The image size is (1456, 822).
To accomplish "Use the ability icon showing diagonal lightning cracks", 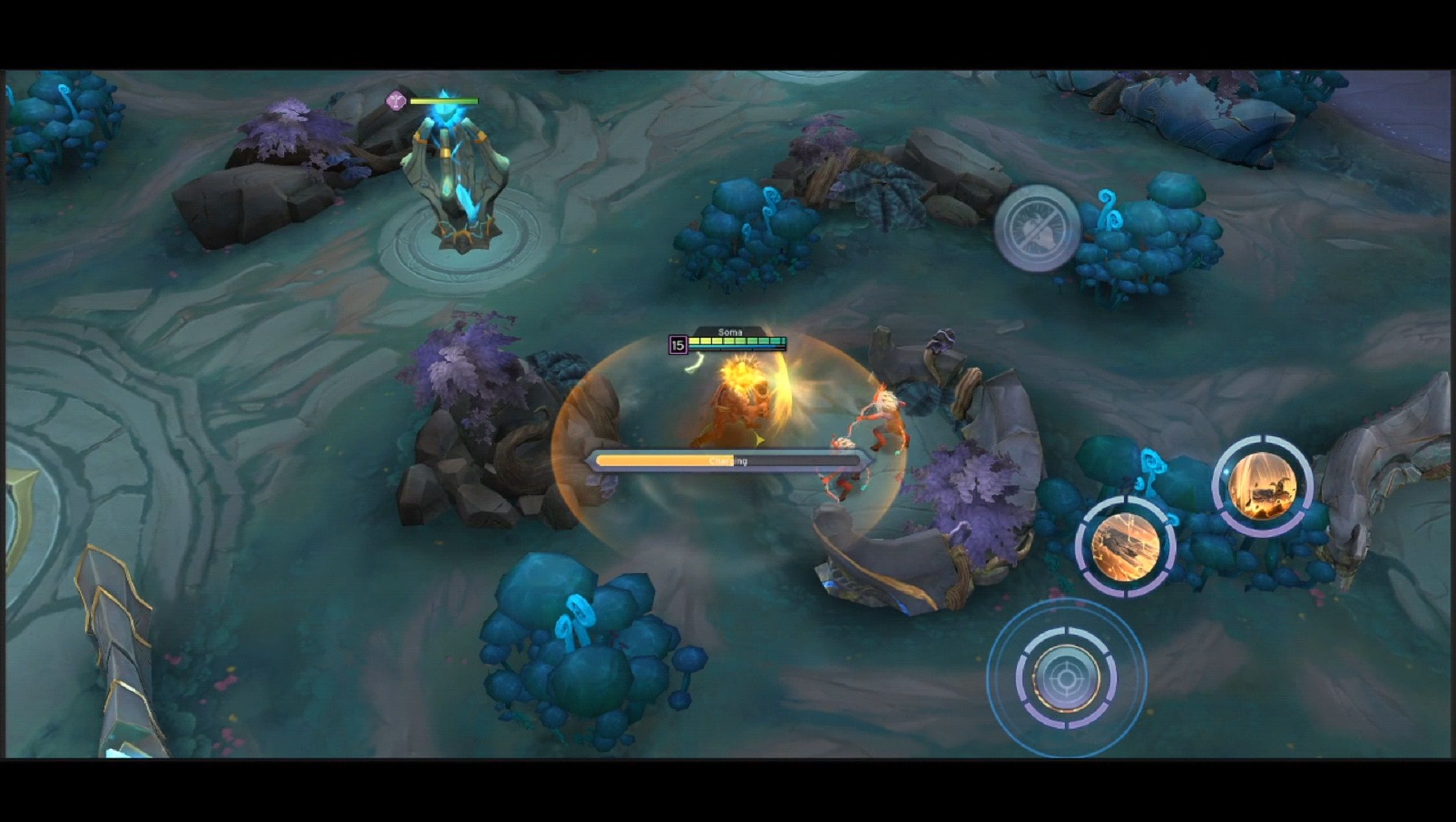I will (x=1125, y=546).
